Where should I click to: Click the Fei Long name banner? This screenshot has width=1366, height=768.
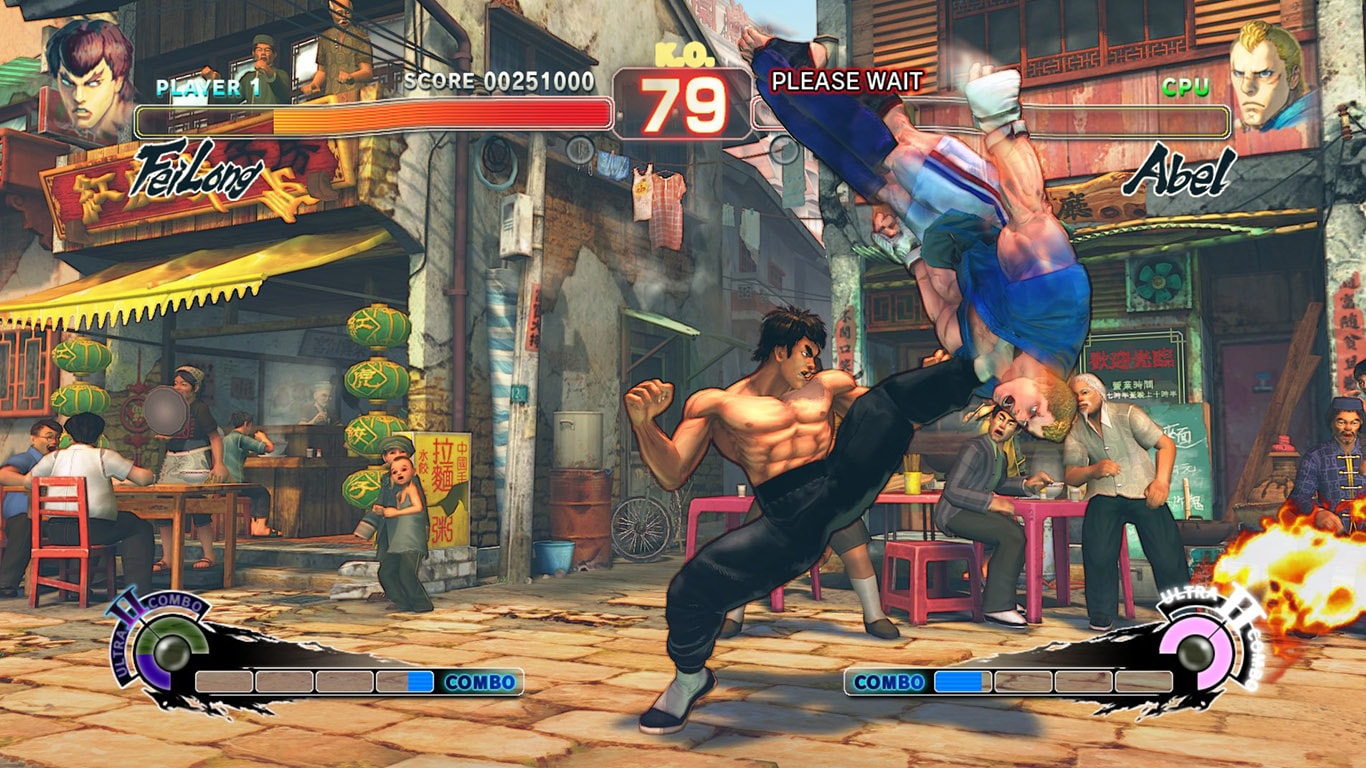click(198, 173)
